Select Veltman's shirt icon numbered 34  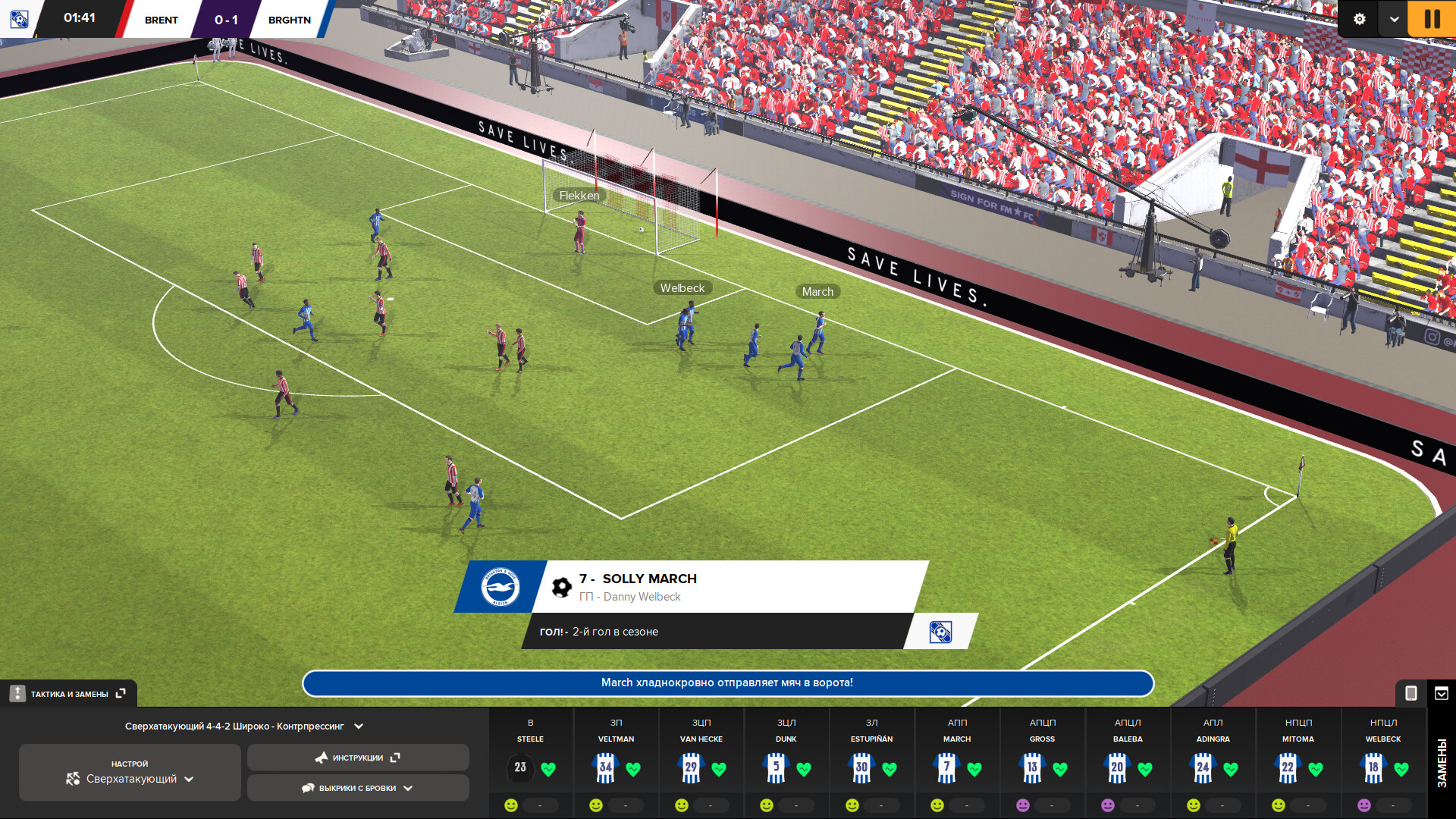coord(604,767)
